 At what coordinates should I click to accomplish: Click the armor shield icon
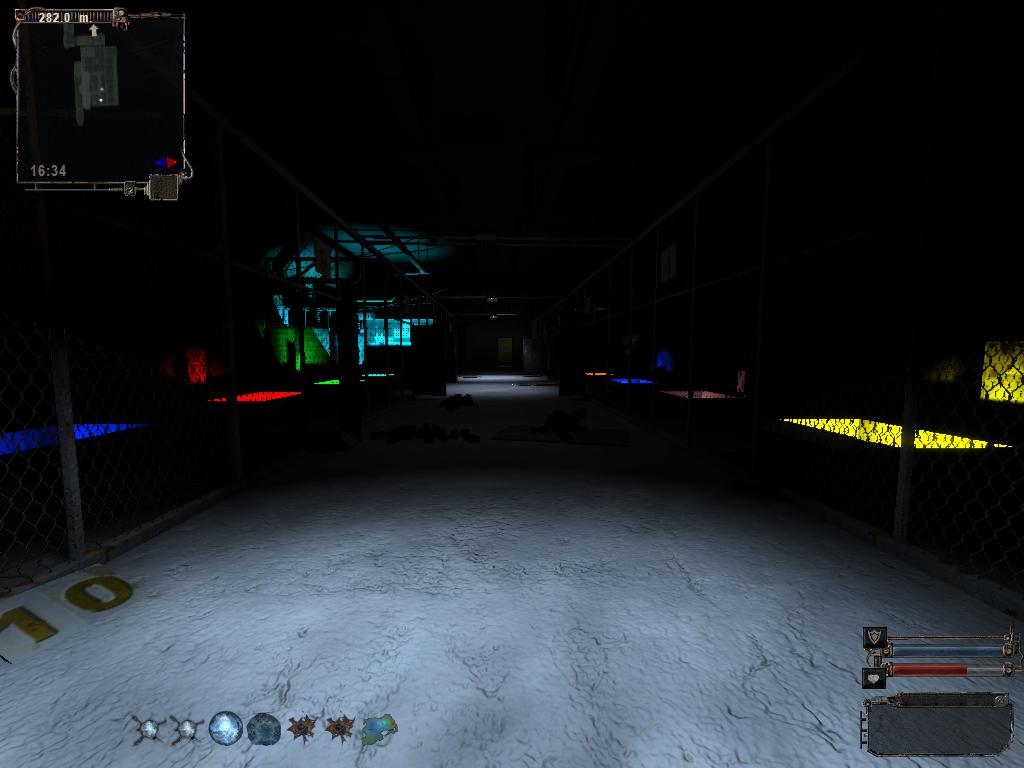pos(875,638)
